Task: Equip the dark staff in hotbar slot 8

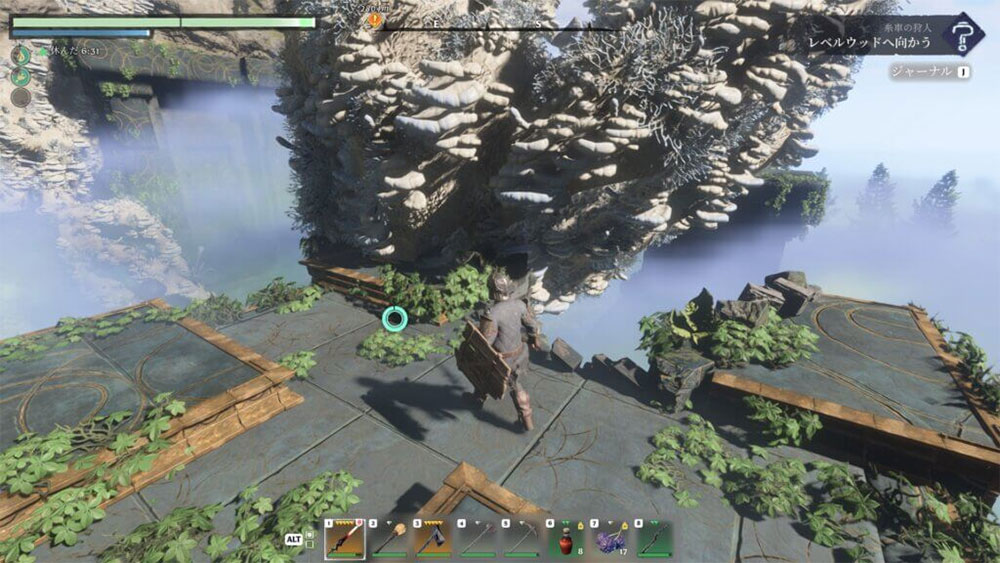Action: (654, 538)
